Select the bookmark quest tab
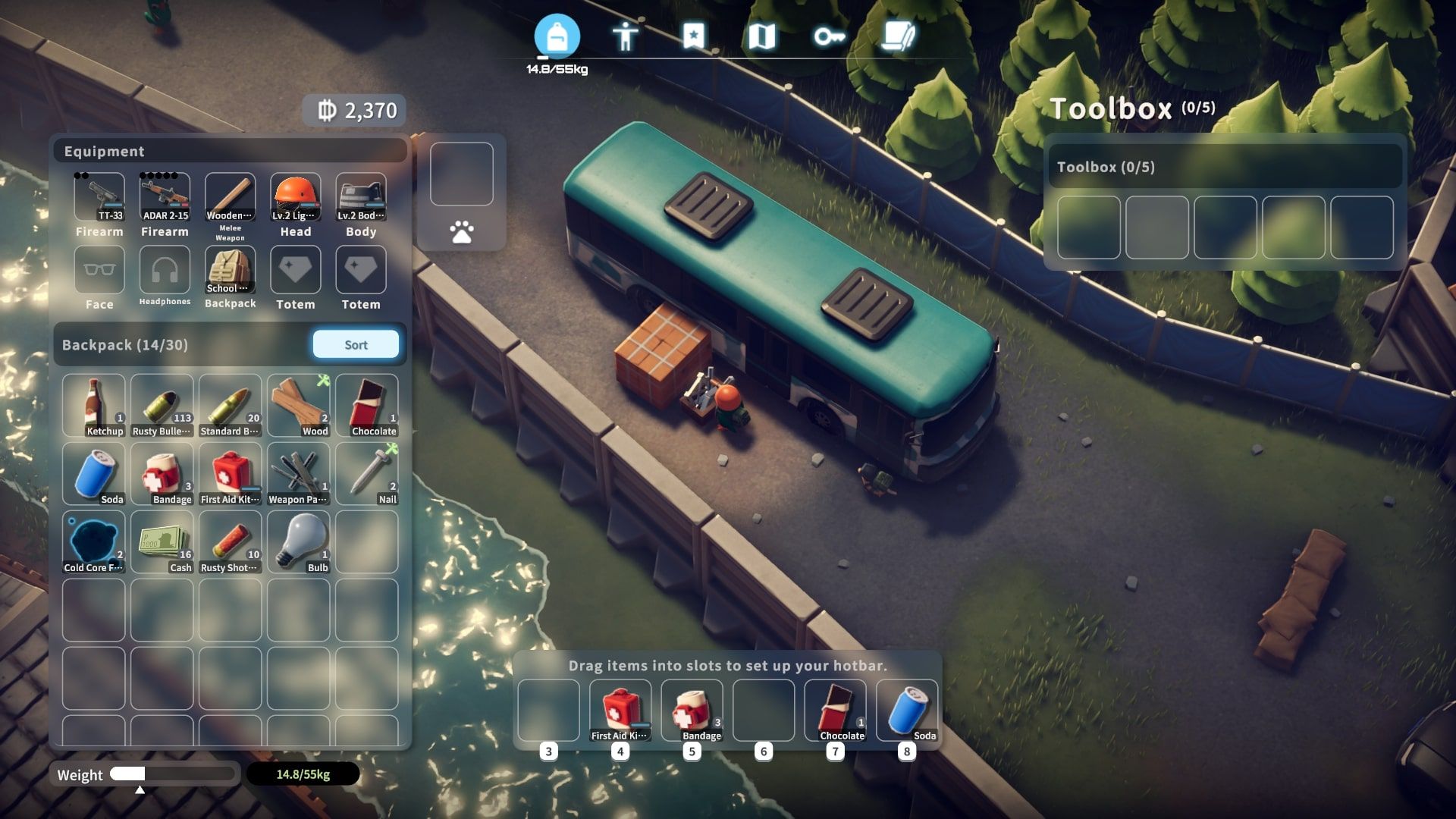Screen dimensions: 1456x819 pos(693,36)
